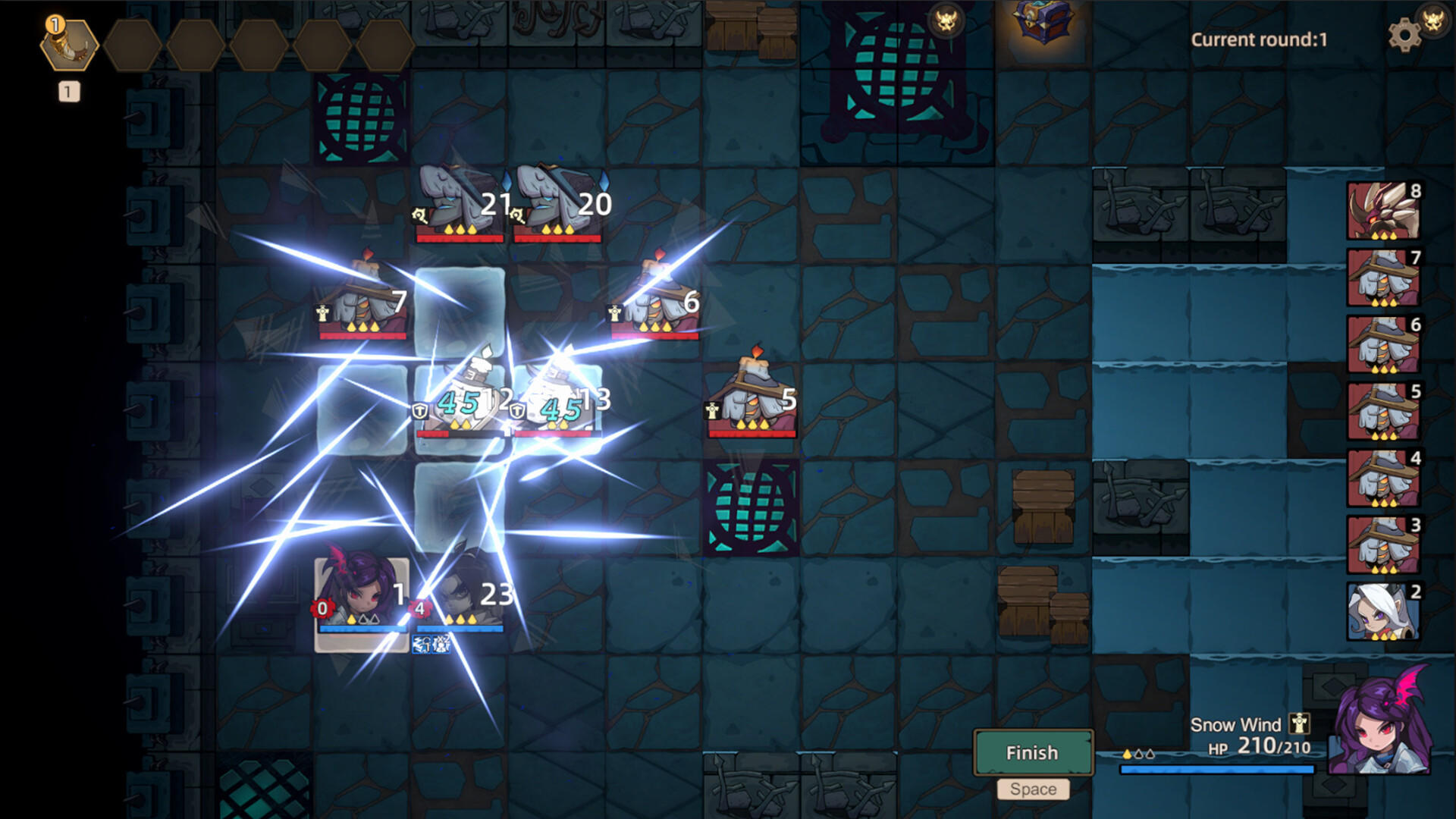Click turn order portrait number 4

[1383, 477]
